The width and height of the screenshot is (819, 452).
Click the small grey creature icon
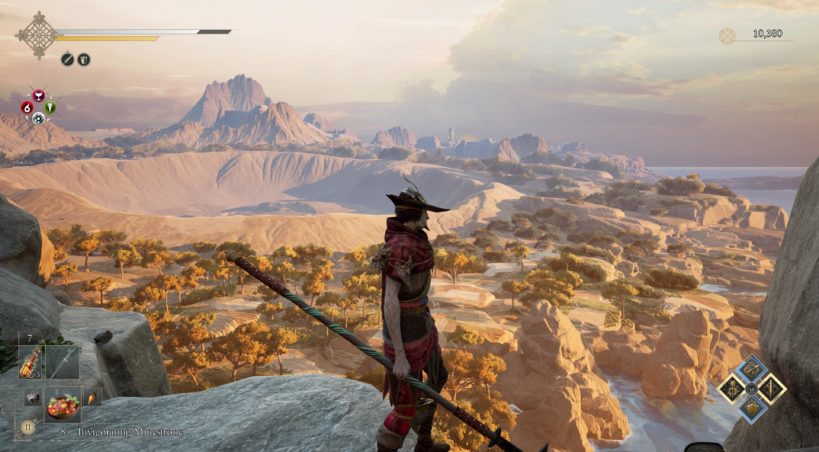31,398
